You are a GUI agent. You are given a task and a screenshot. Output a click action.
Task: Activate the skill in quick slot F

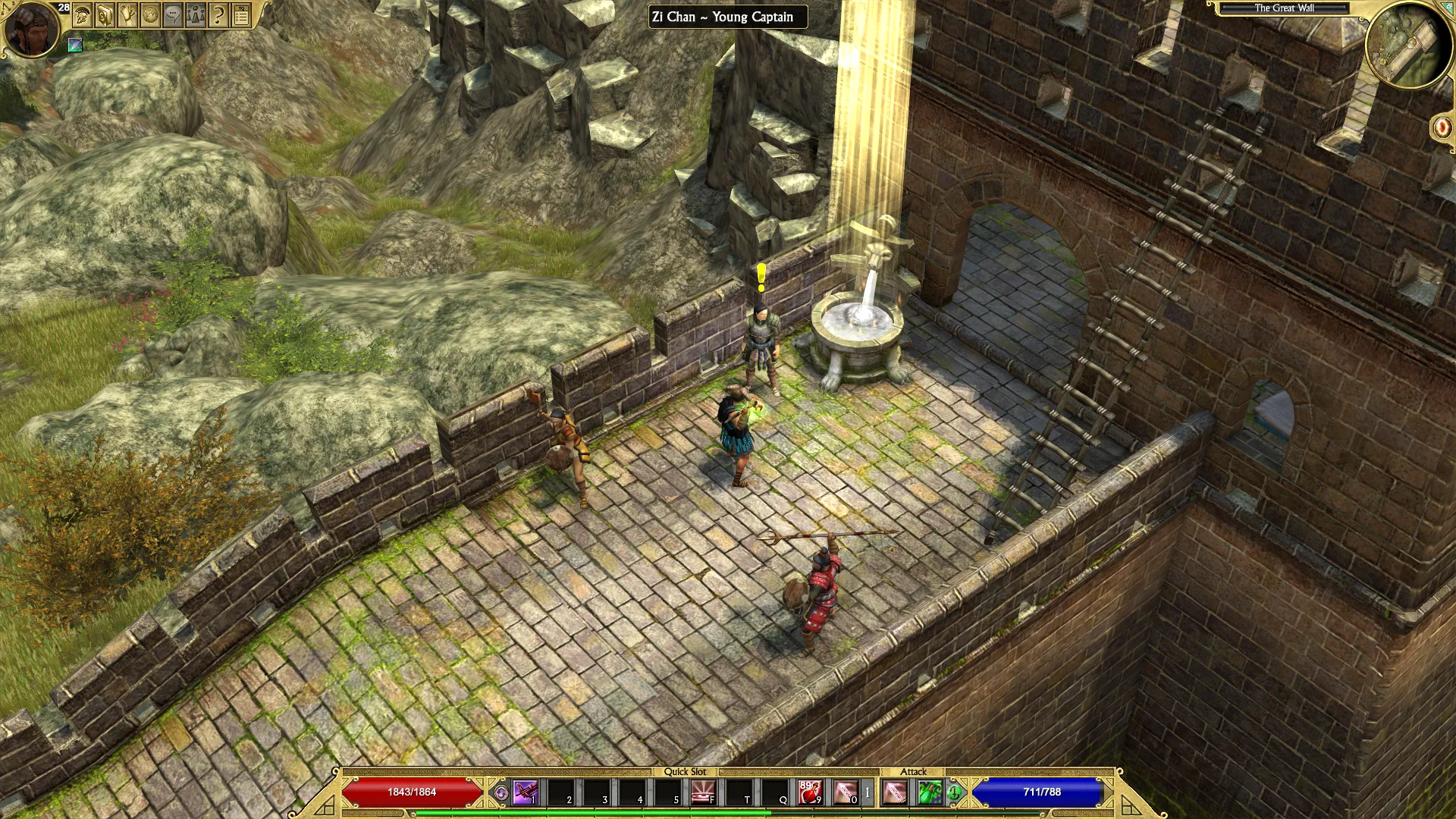[x=704, y=793]
